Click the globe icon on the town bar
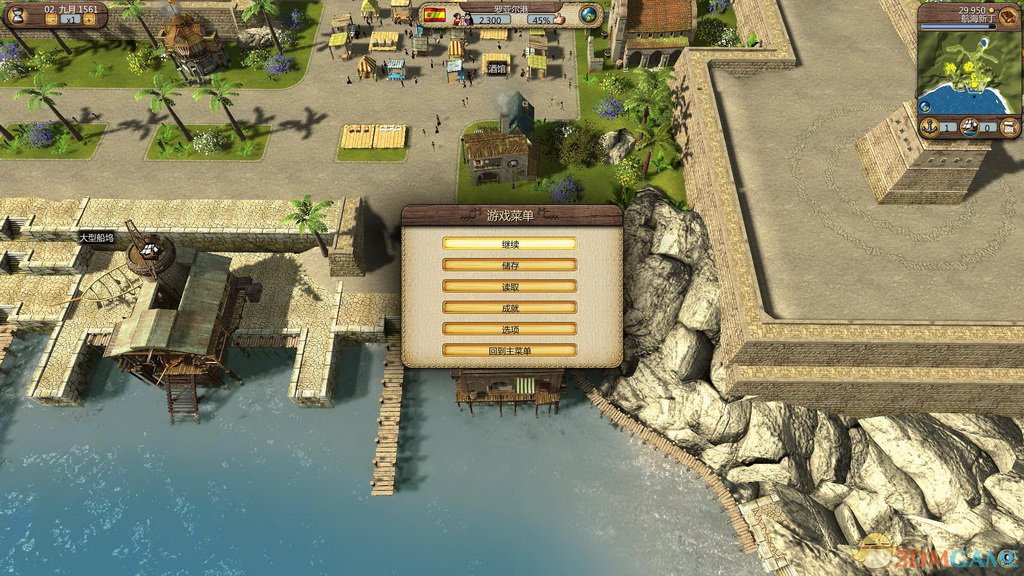The image size is (1024, 576). coord(589,15)
